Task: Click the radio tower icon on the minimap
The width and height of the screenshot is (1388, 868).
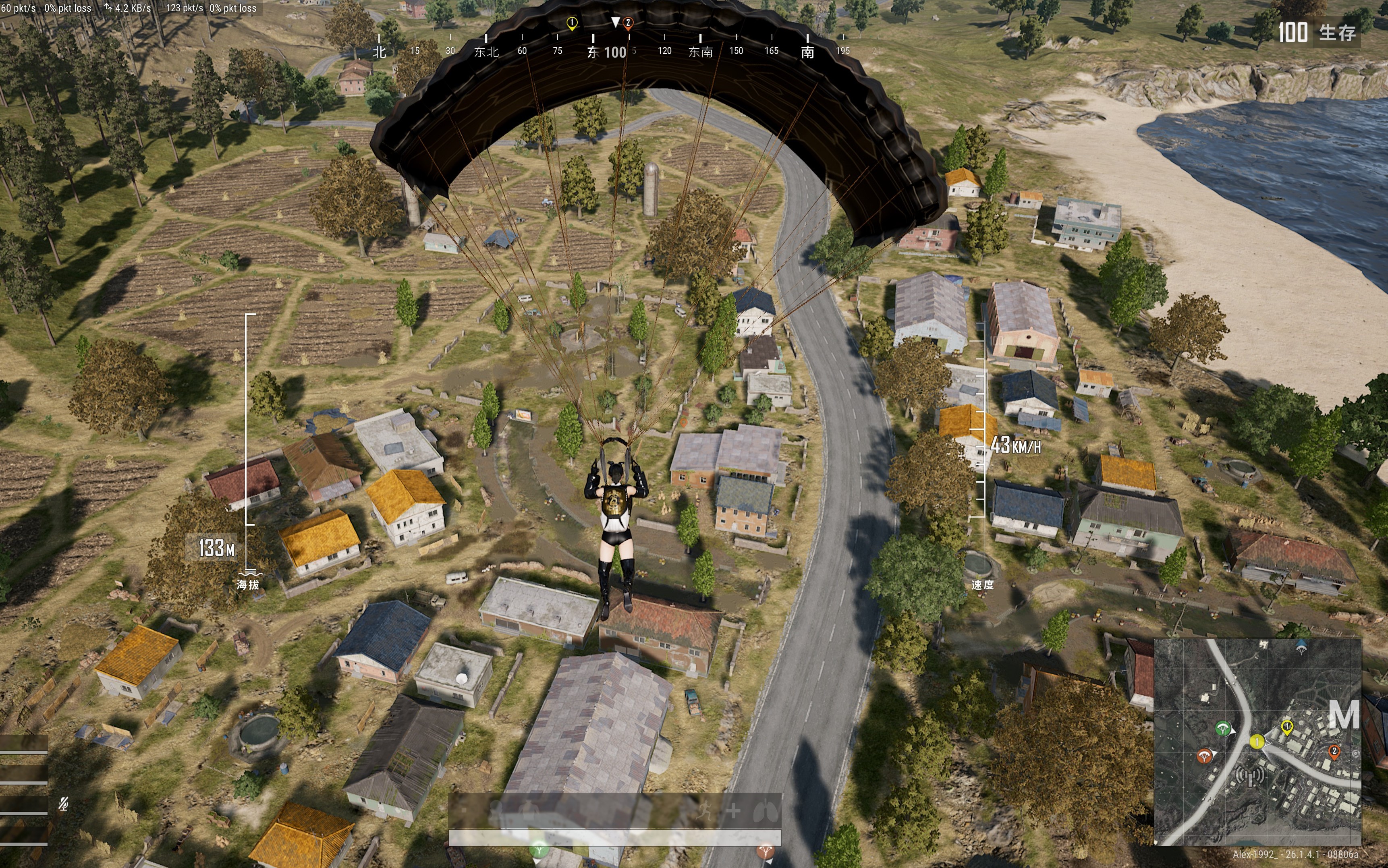Action: [x=1250, y=776]
